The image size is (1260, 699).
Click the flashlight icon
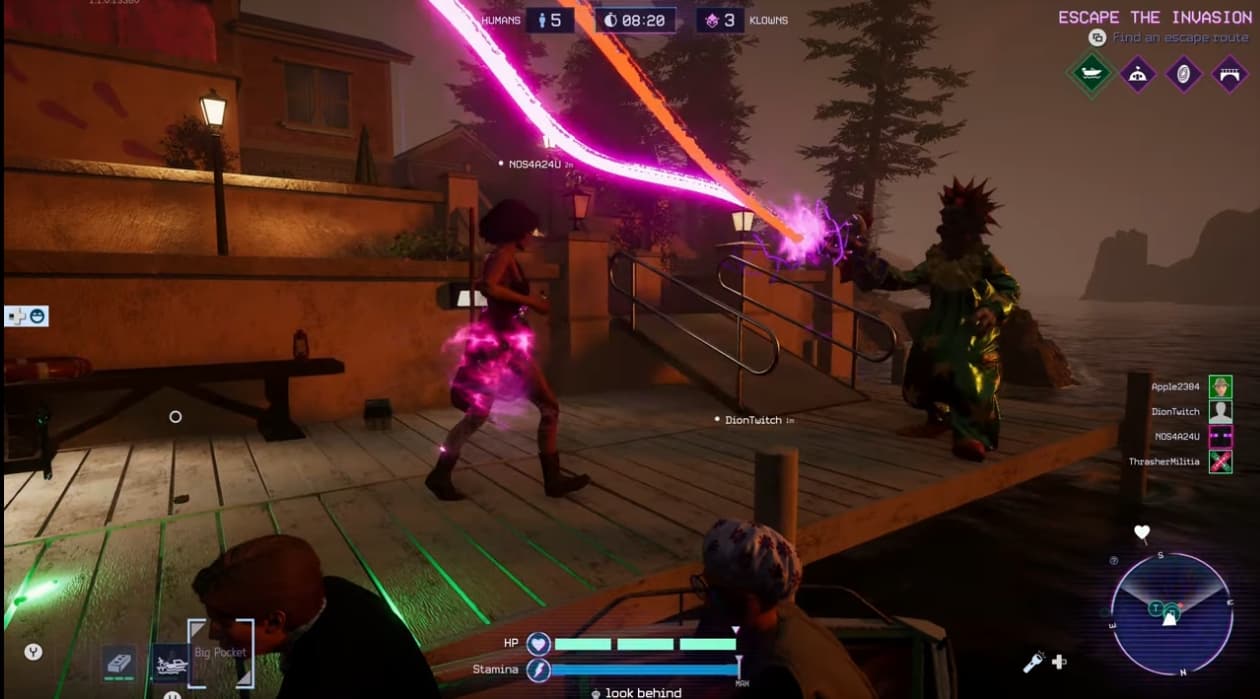point(1034,661)
